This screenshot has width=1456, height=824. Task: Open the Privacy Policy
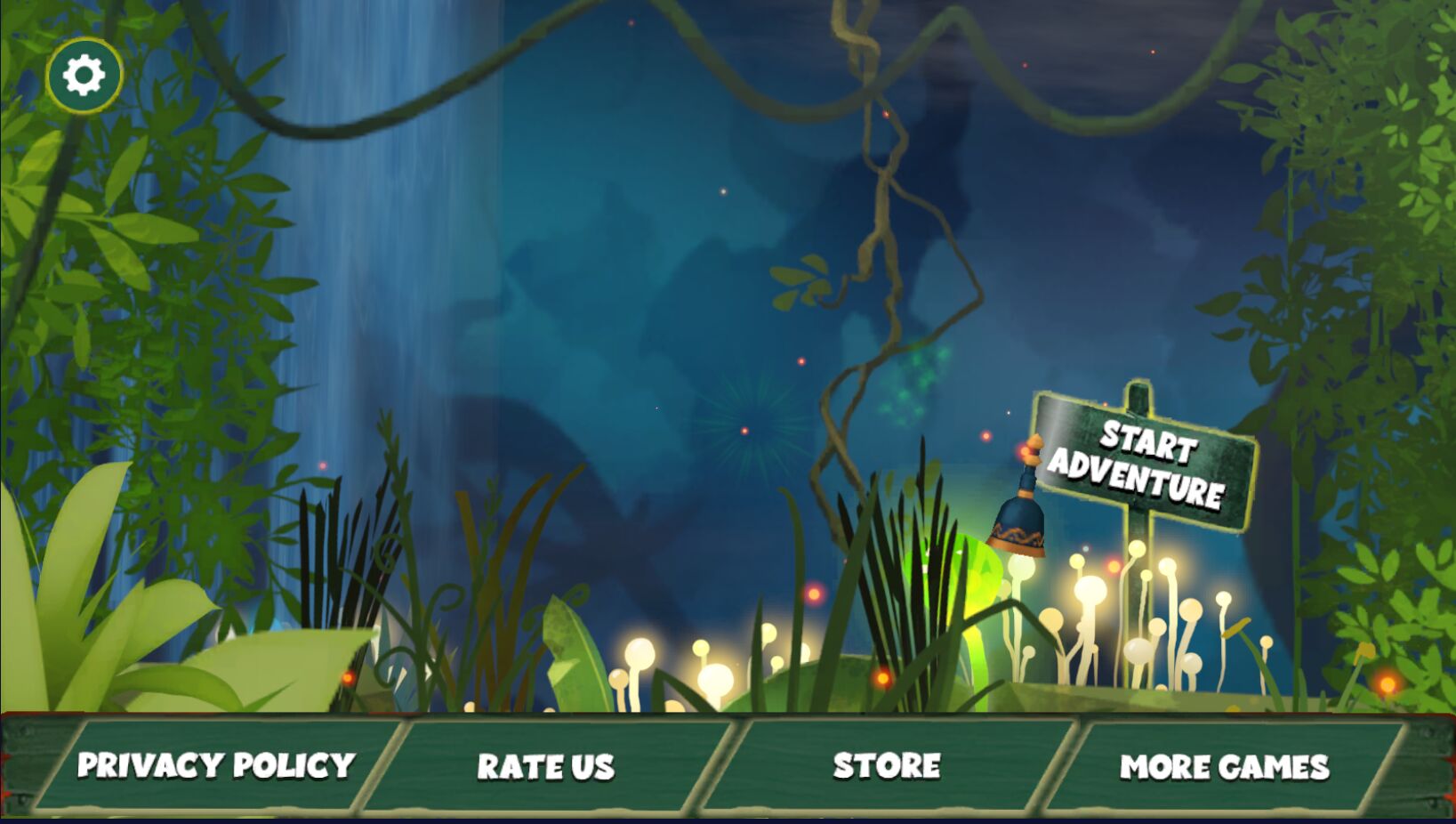click(216, 766)
